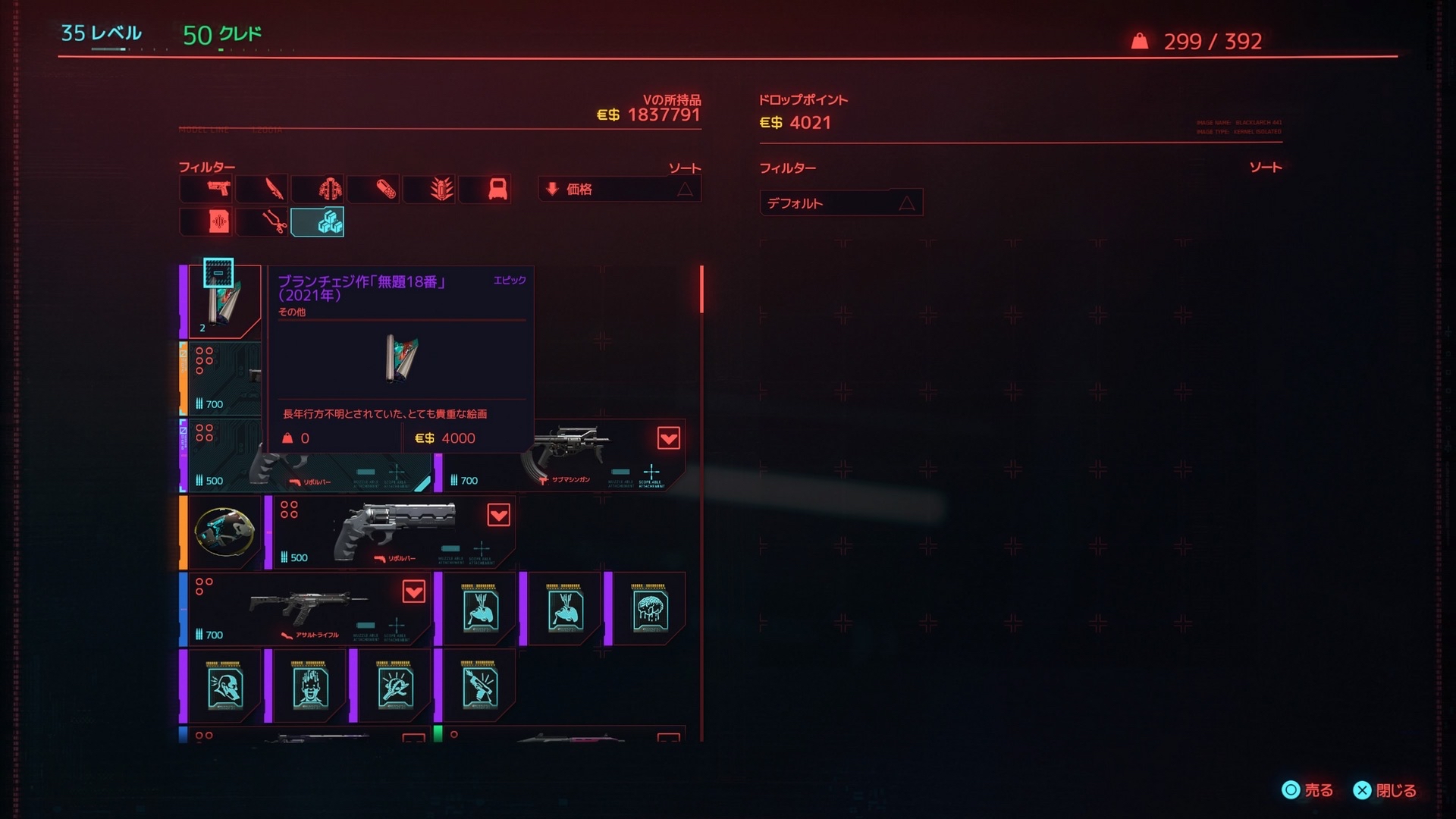The width and height of the screenshot is (1456, 819).
Task: Select the orange-rarity round item slot
Action: pos(224,532)
